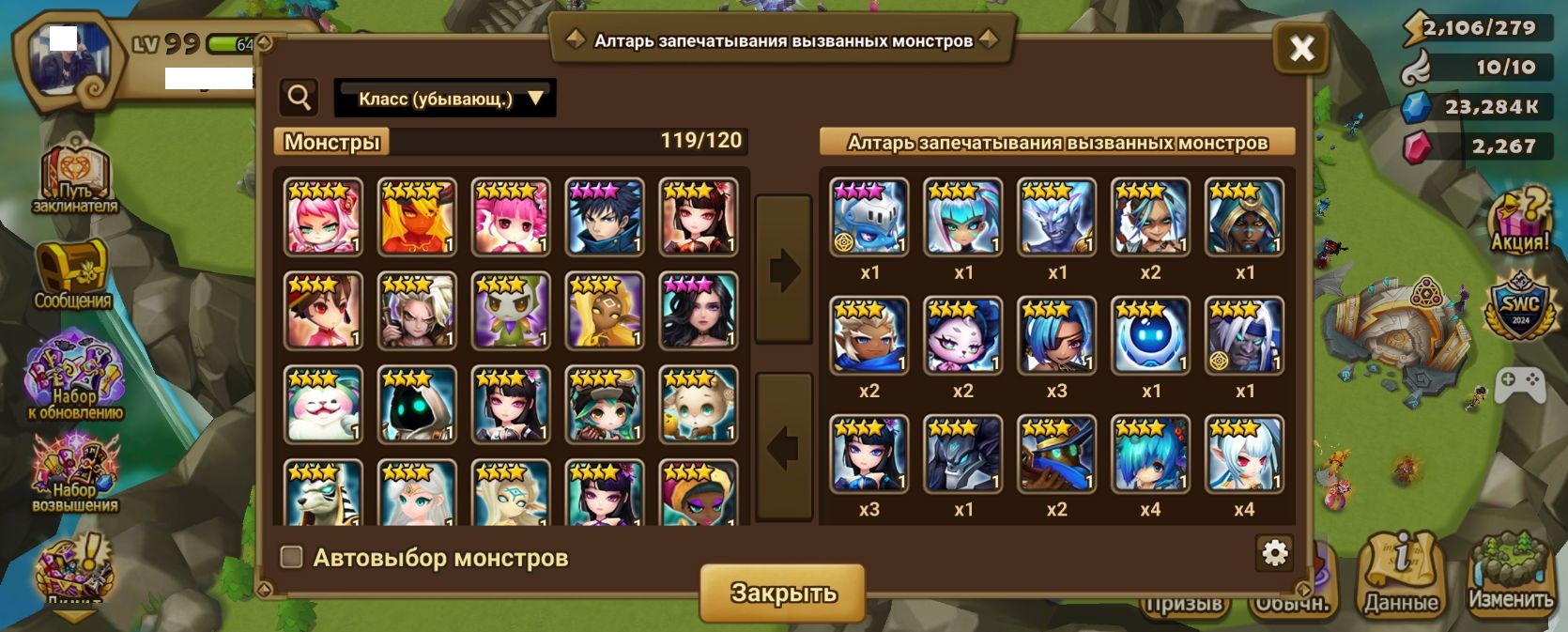Move selected monster into altar with right arrow

784,270
